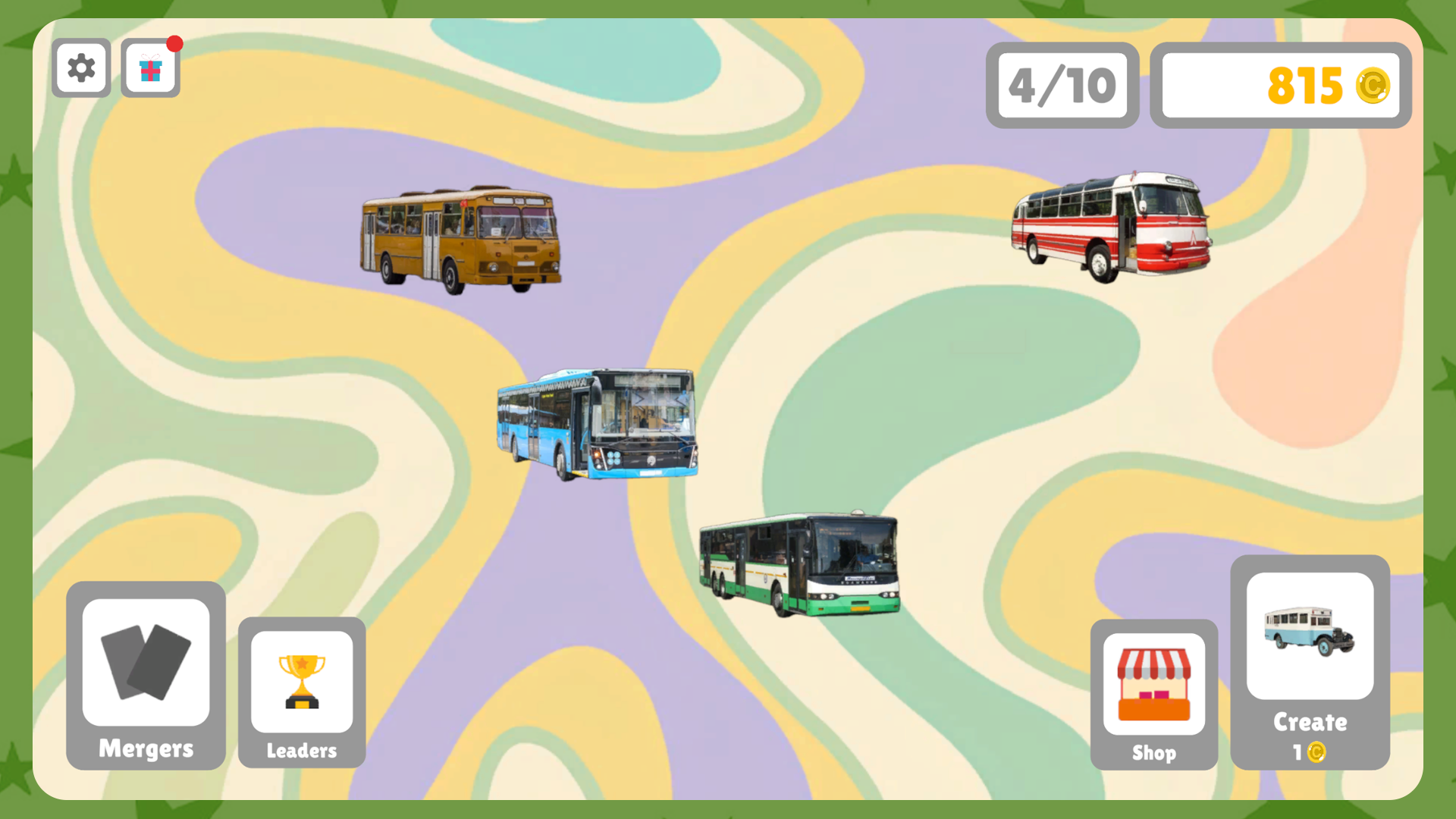This screenshot has width=1456, height=819.
Task: Tap the gold coin icon beside 815
Action: (x=1373, y=86)
